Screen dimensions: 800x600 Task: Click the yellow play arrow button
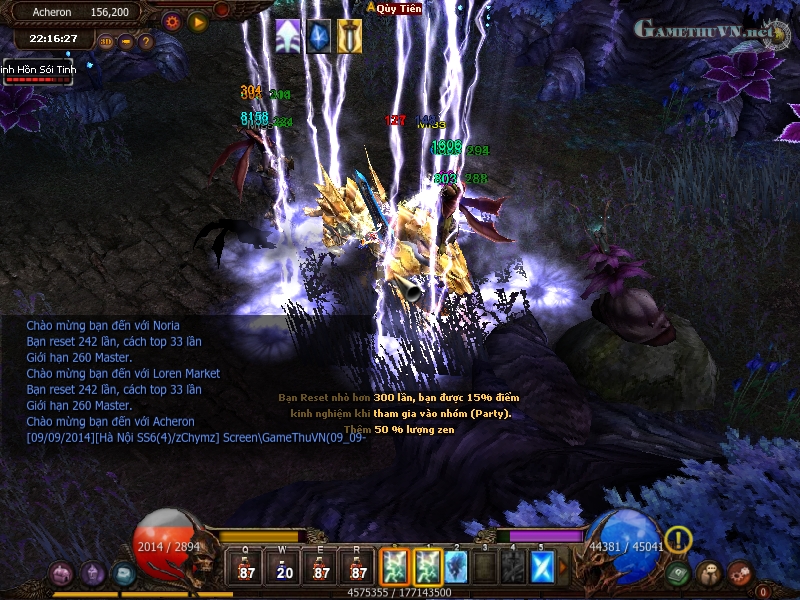(197, 21)
